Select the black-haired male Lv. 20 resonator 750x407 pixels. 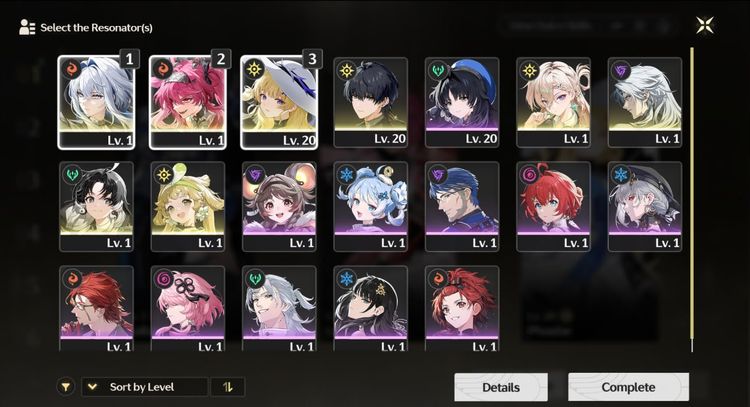[x=370, y=102]
